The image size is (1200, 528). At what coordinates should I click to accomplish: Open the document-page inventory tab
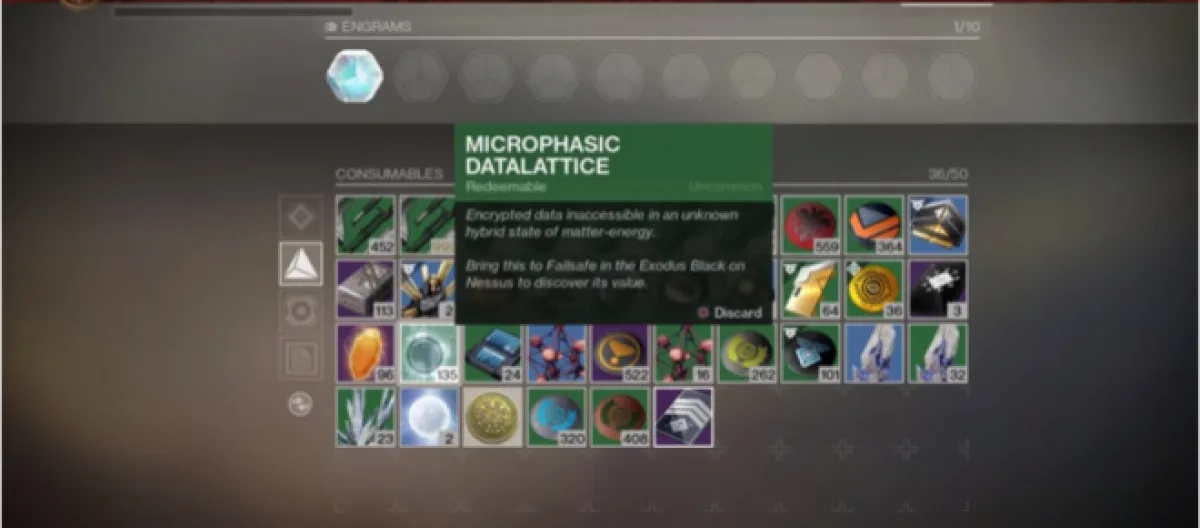tap(301, 358)
